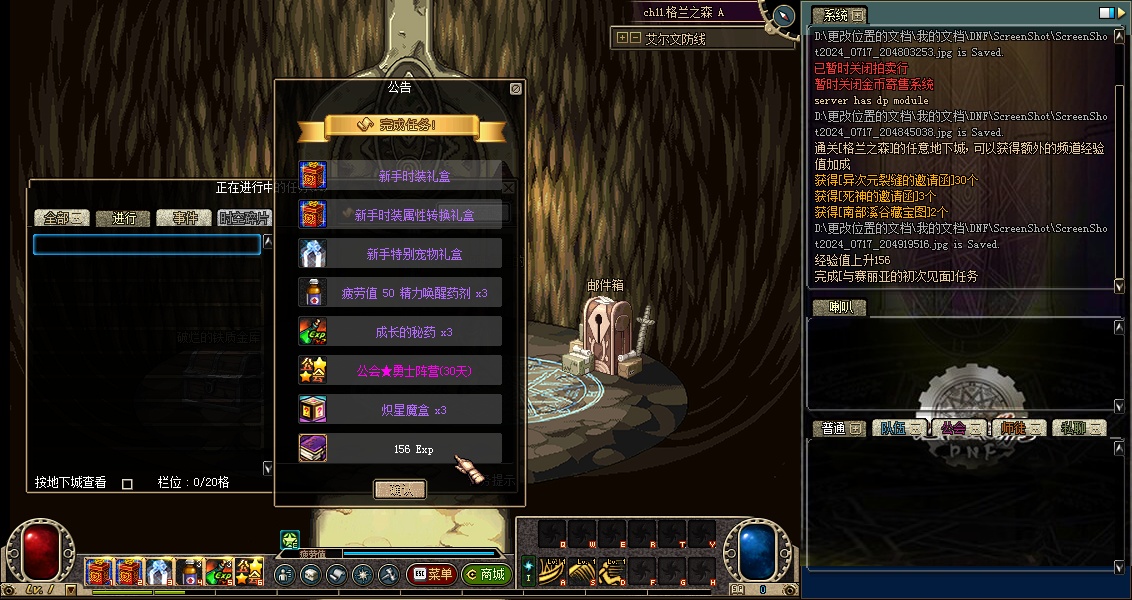Screen dimensions: 1132x600
Task: Switch to the 全部 quest tab
Action: pos(62,218)
